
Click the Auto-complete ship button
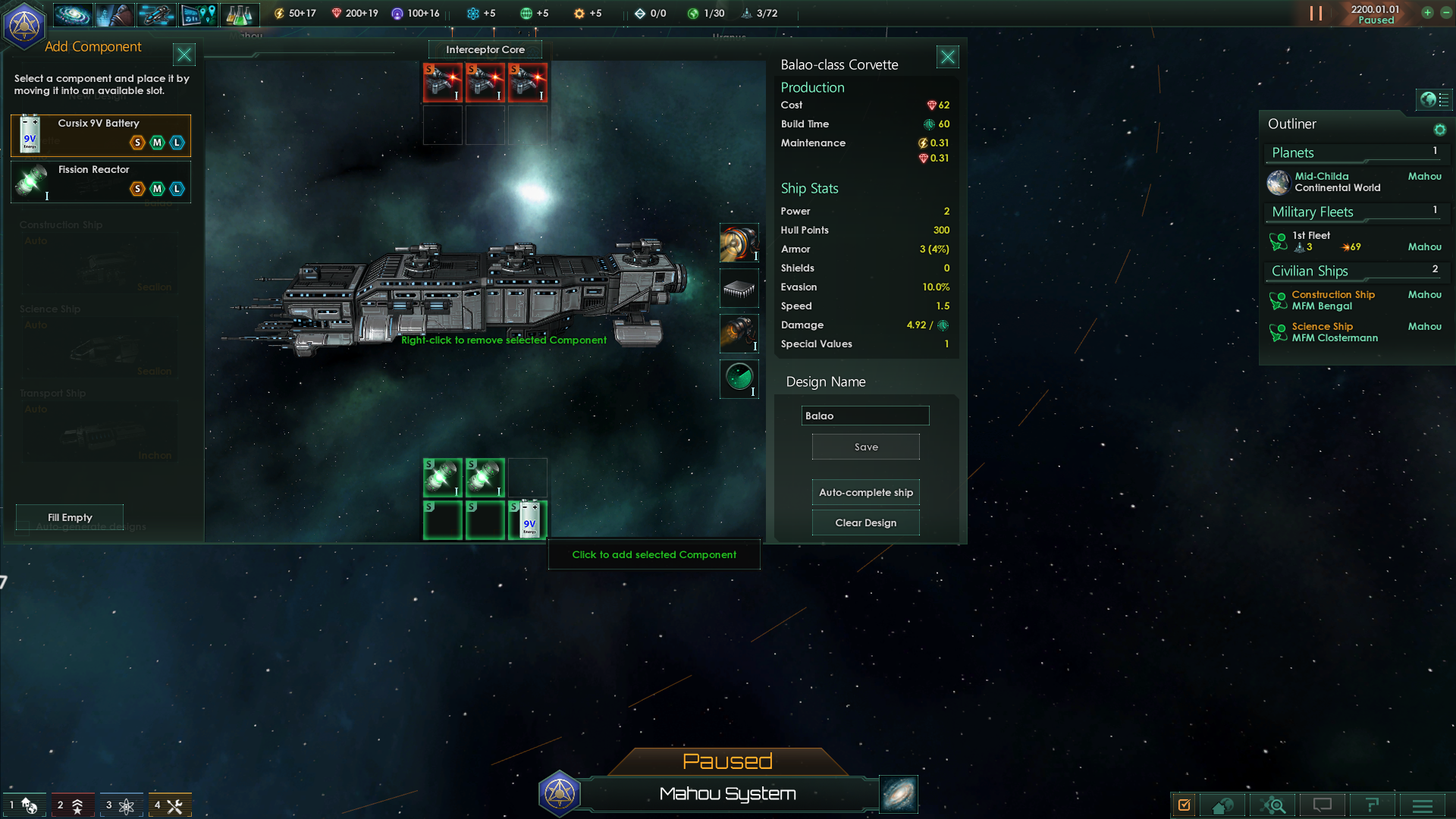pyautogui.click(x=865, y=492)
